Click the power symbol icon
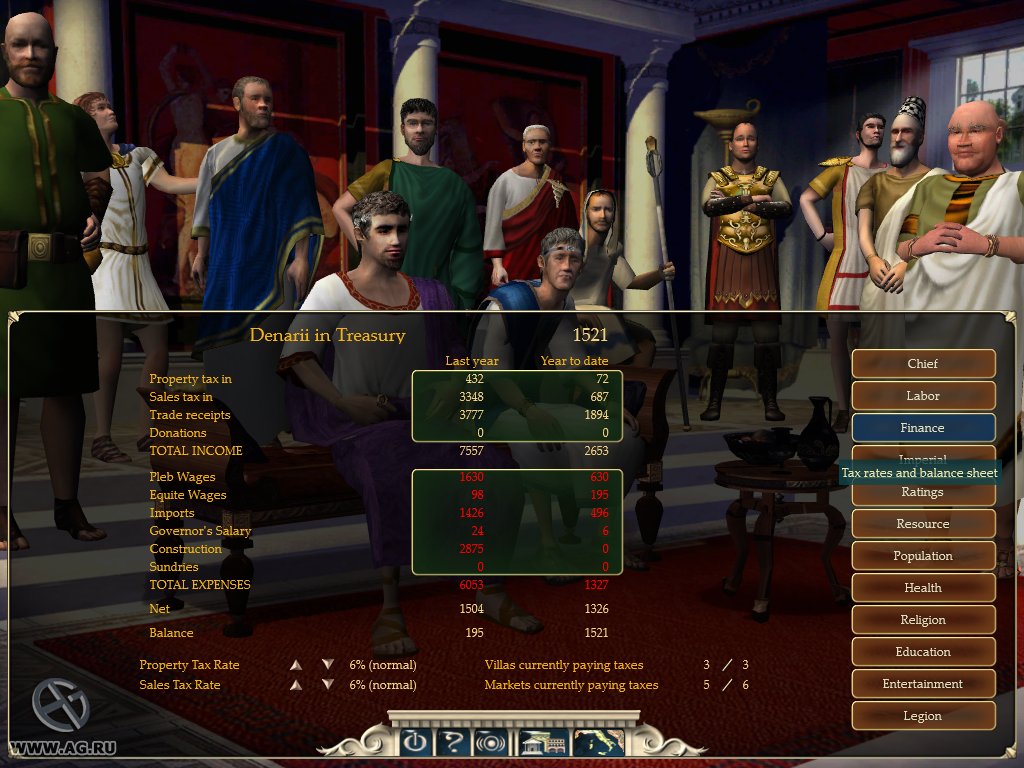The height and width of the screenshot is (768, 1024). pyautogui.click(x=415, y=743)
